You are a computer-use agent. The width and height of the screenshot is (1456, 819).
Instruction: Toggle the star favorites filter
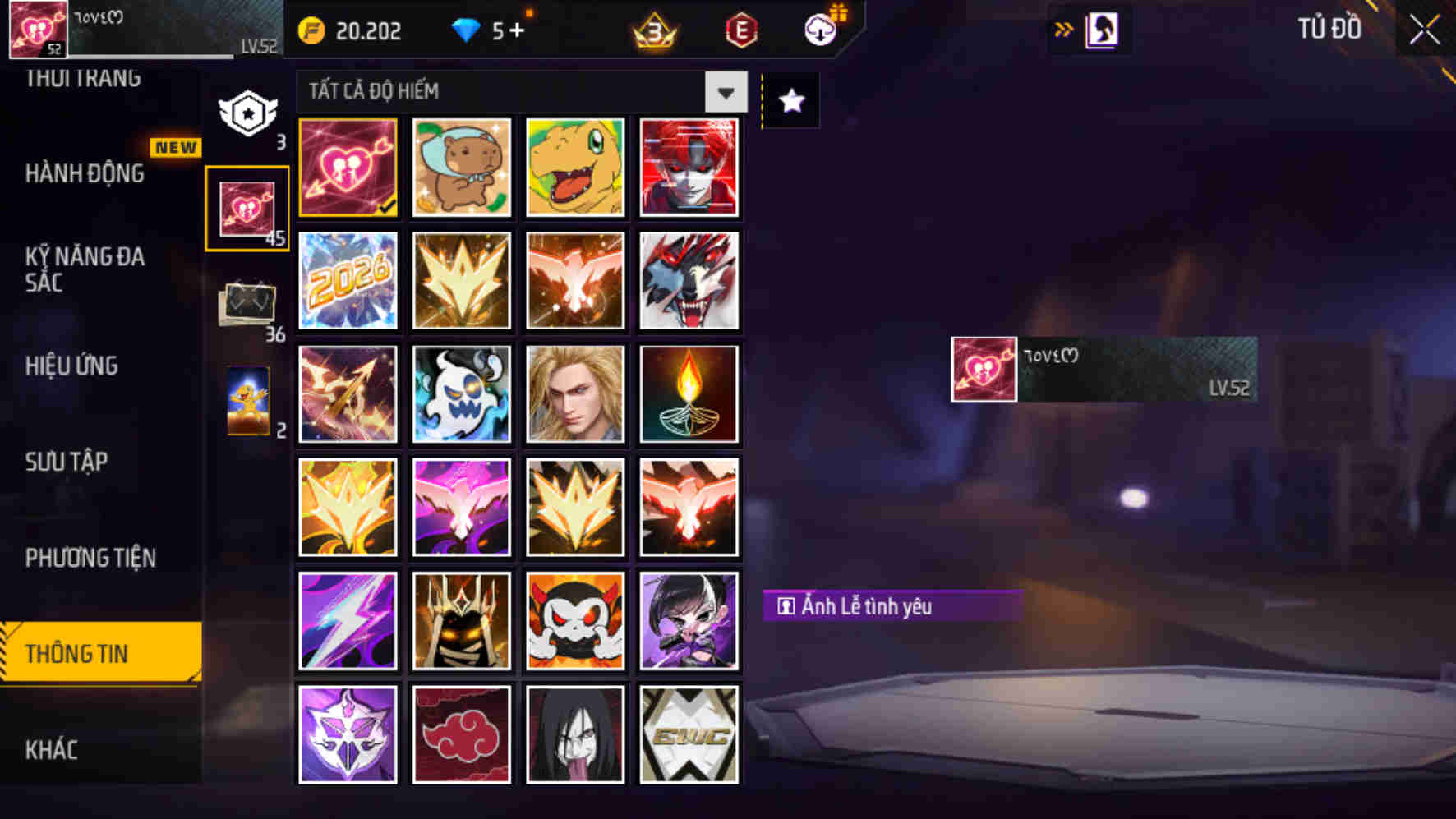click(790, 101)
